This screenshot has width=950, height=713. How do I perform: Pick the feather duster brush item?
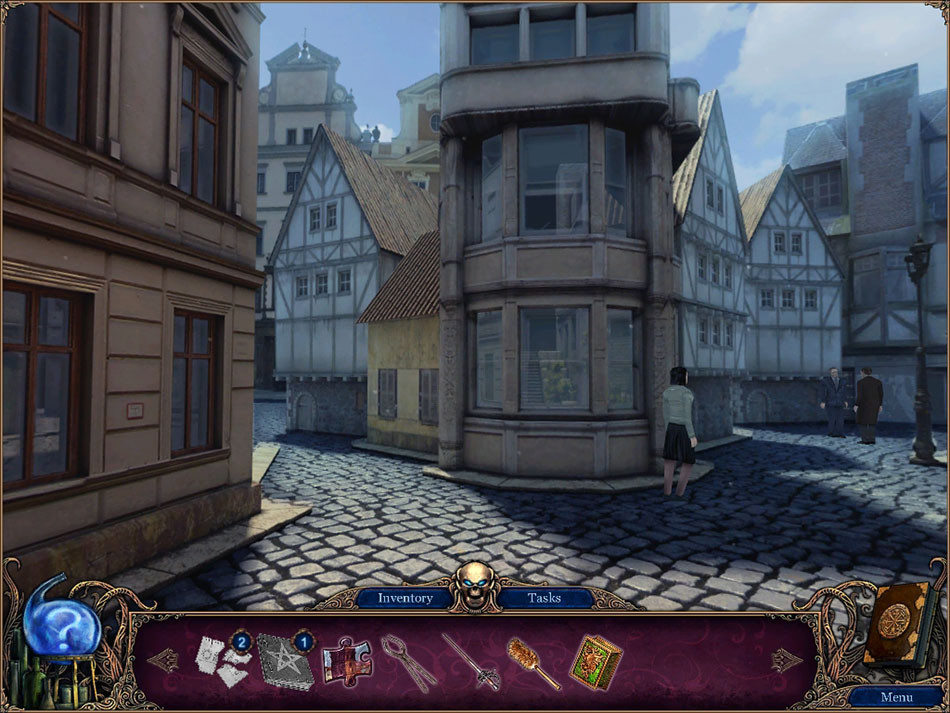point(533,662)
